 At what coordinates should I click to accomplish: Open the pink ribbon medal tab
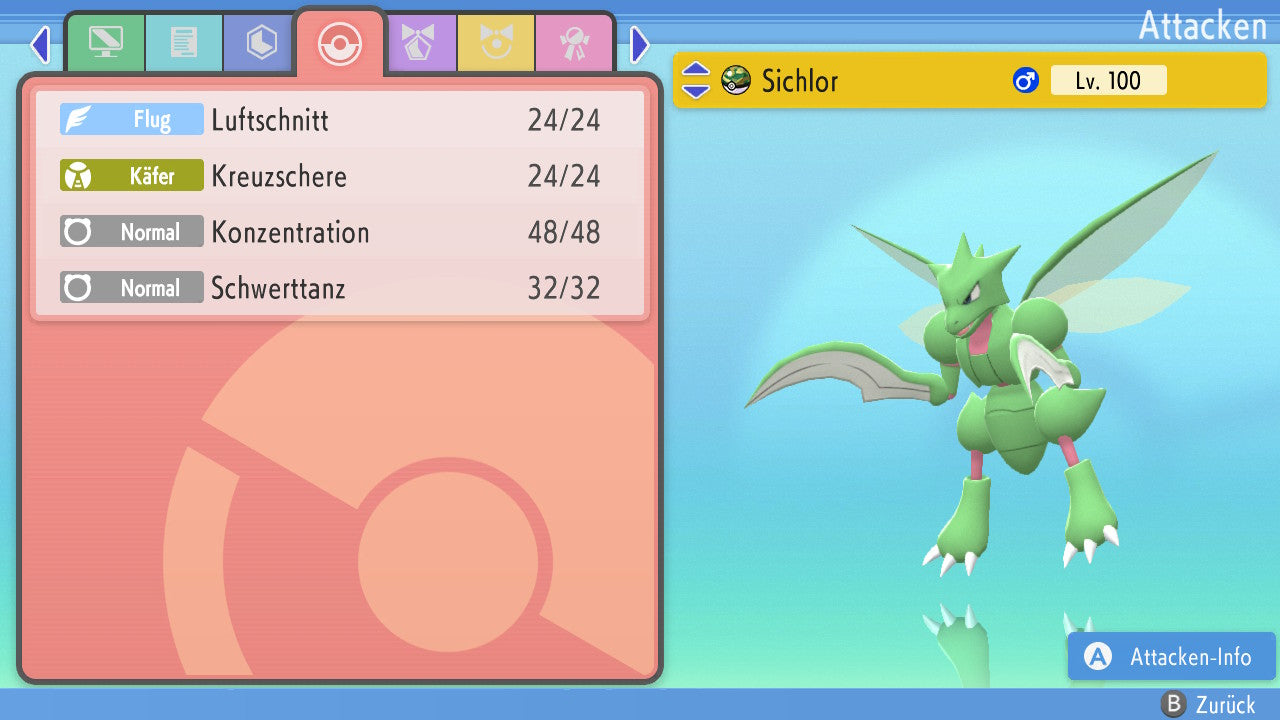point(574,43)
